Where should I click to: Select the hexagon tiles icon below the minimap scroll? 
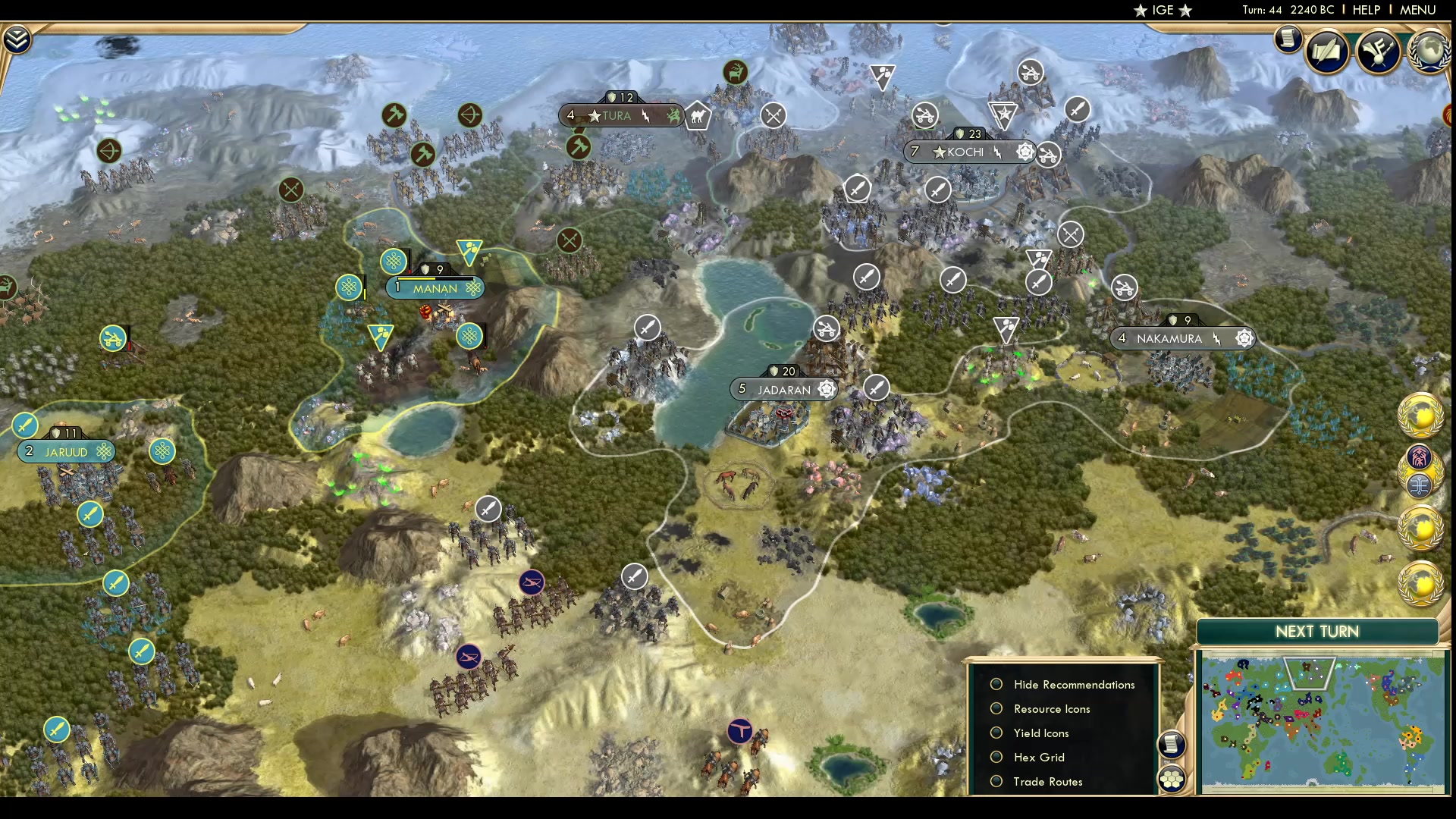pos(1172,777)
